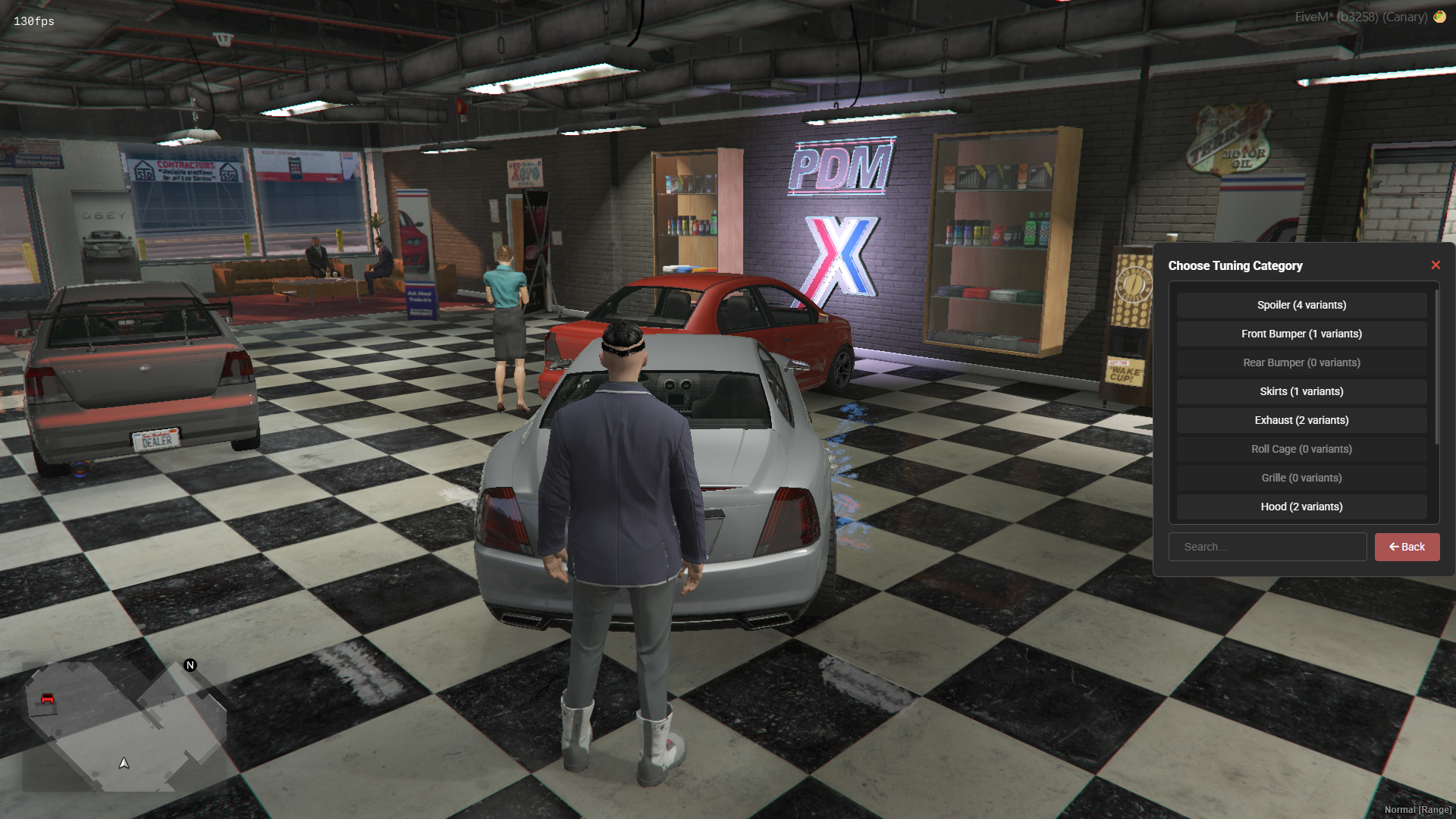The image size is (1456, 819).
Task: Choose Front Bumper from the list
Action: [1301, 334]
